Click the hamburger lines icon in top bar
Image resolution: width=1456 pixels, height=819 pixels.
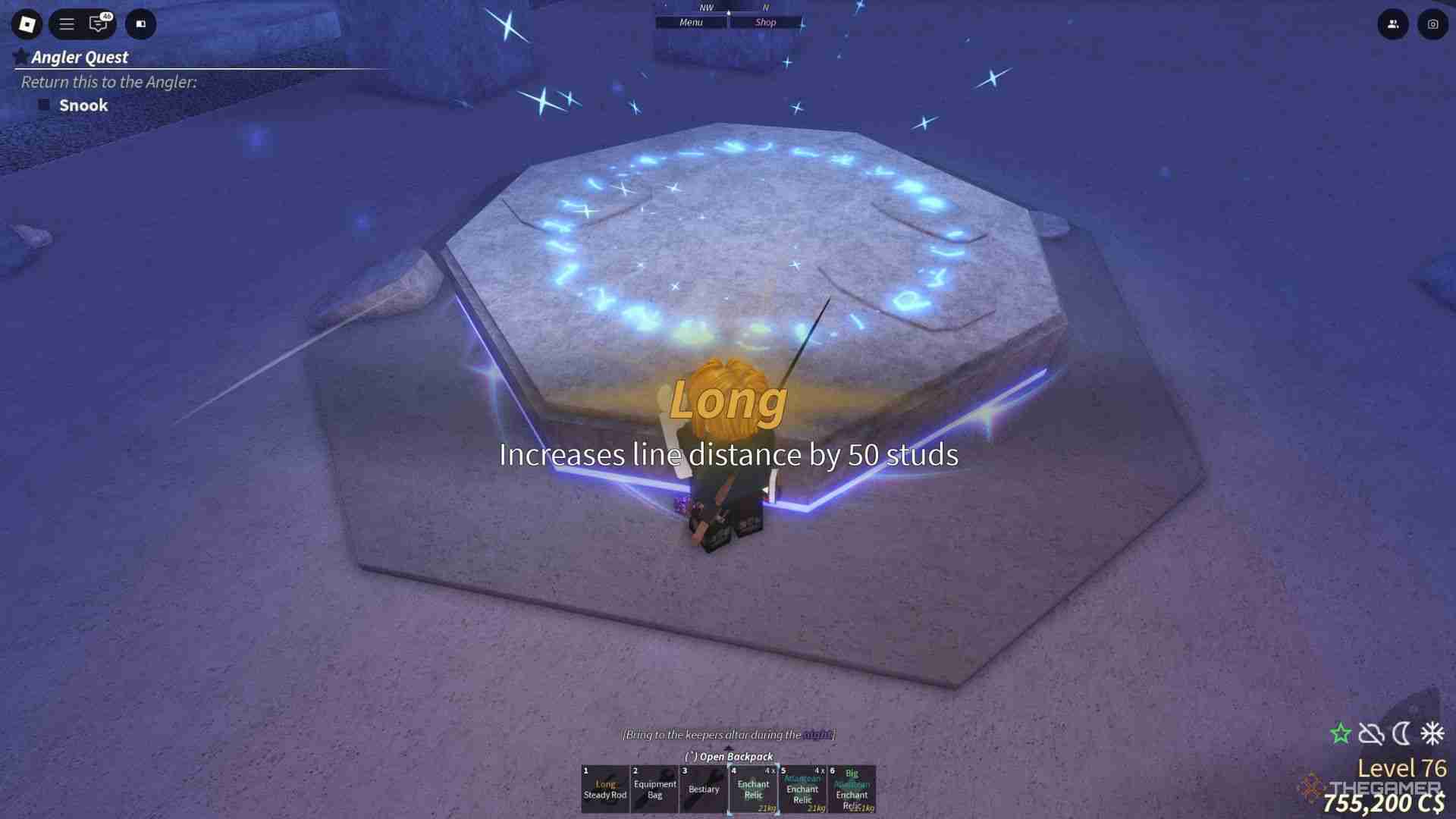coord(67,24)
